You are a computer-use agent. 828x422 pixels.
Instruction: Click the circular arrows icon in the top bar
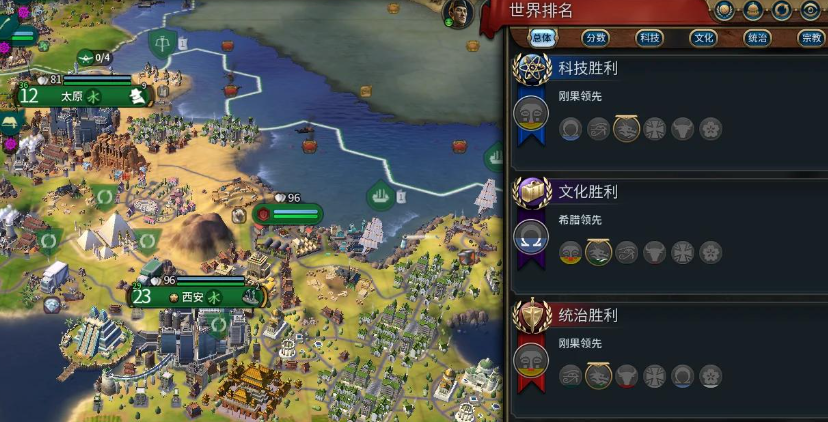pos(782,11)
